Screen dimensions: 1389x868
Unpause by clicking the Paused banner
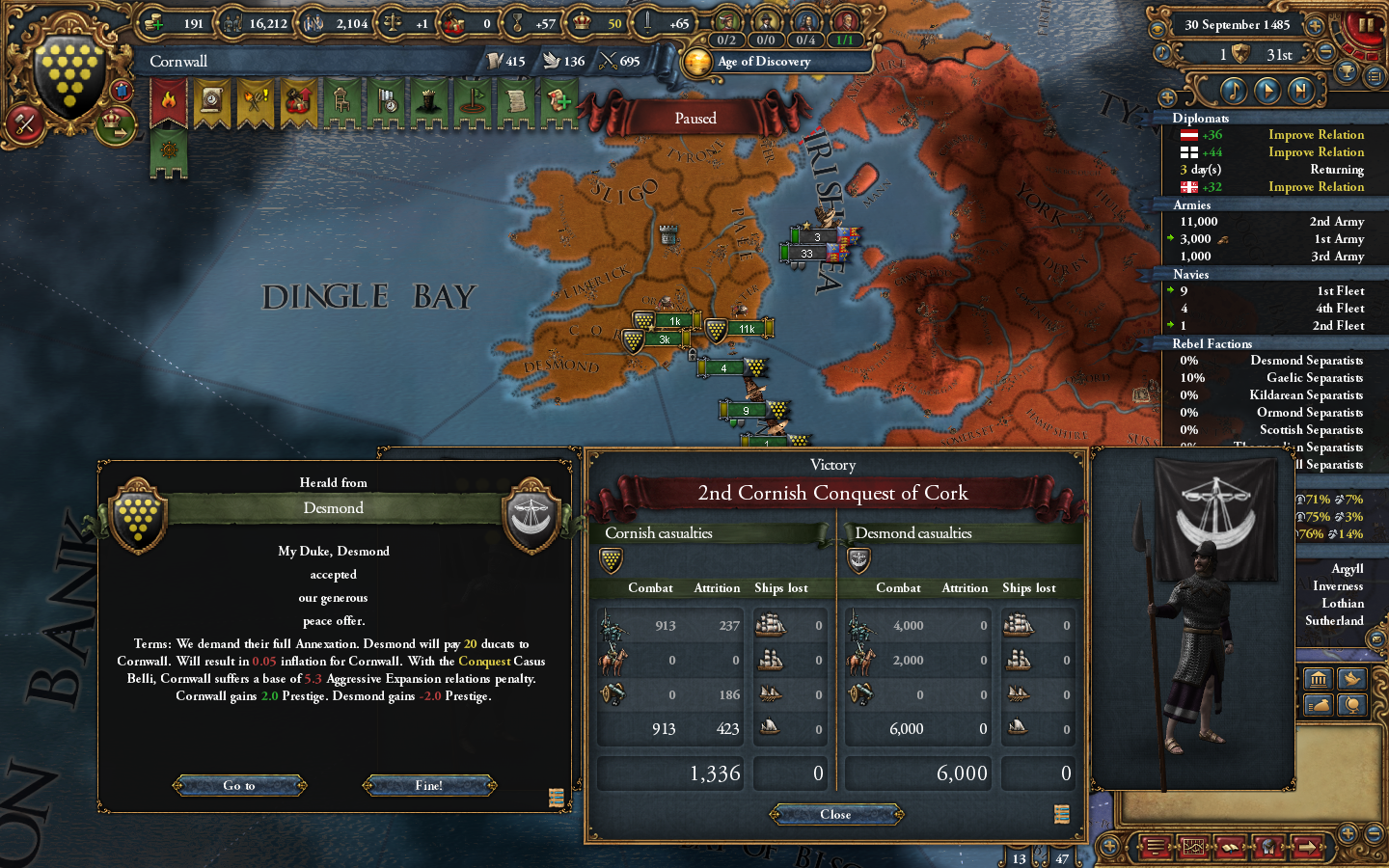pyautogui.click(x=695, y=117)
